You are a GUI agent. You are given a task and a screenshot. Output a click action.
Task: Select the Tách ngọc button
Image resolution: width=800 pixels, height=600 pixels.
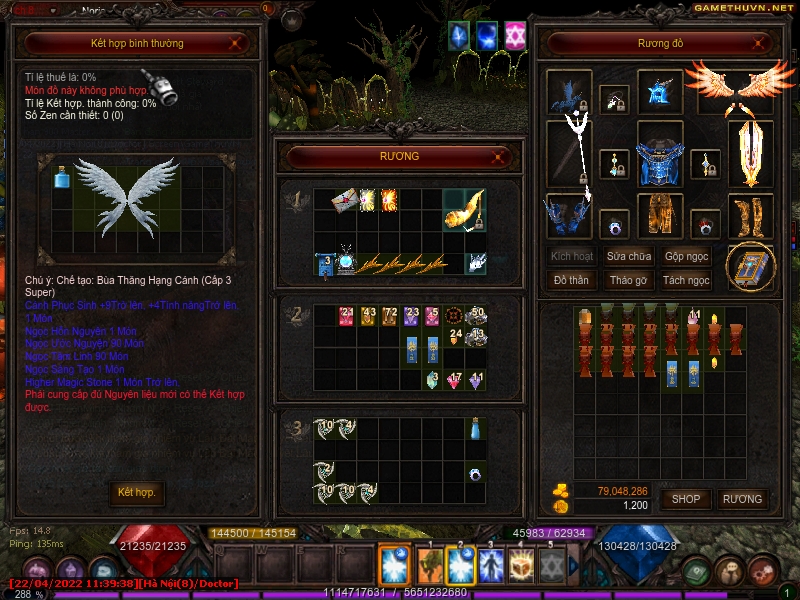click(x=687, y=281)
